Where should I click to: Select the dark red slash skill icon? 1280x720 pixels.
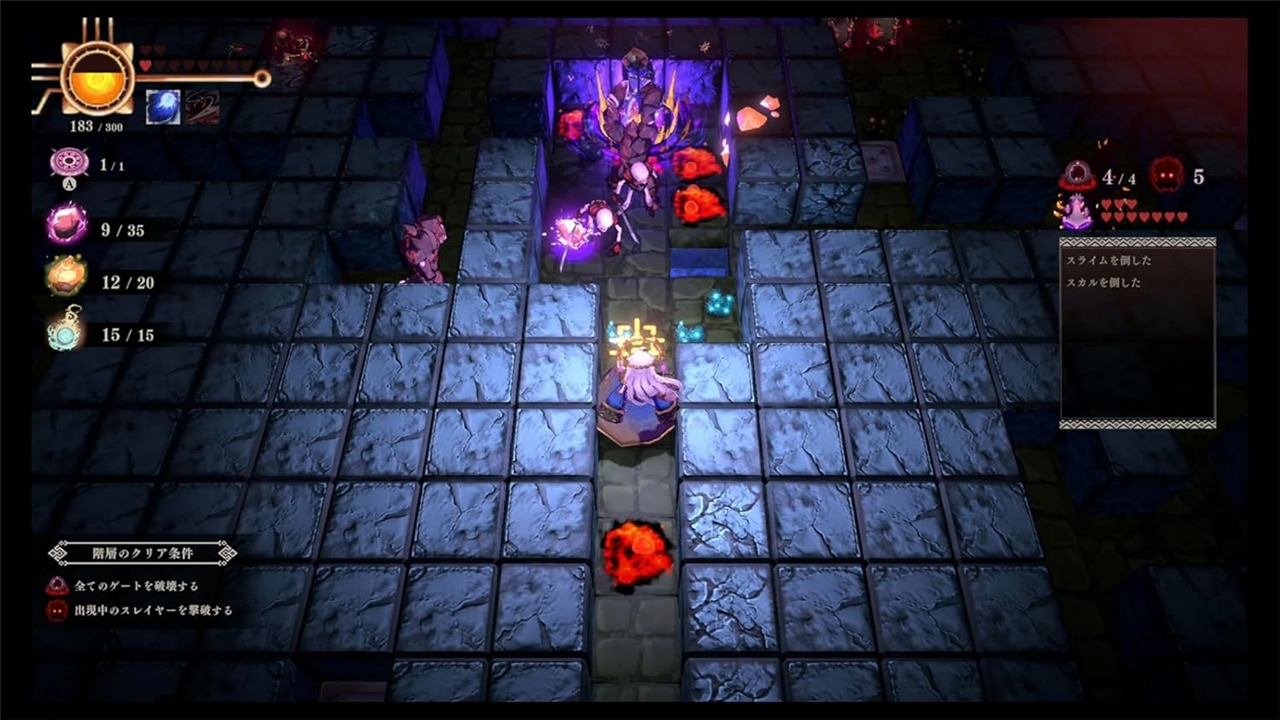click(202, 107)
